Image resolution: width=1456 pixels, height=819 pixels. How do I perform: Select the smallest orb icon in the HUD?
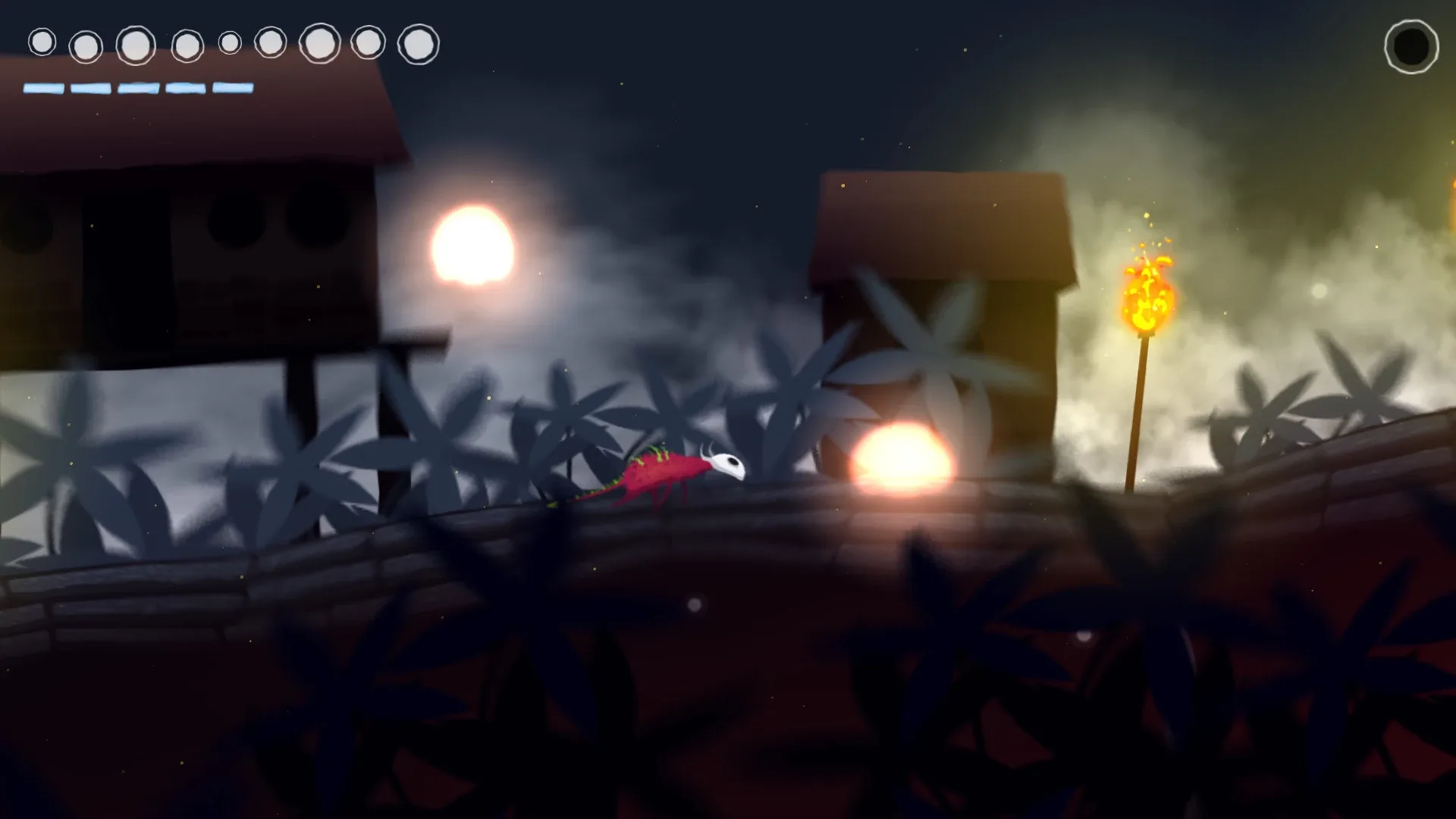pos(229,43)
